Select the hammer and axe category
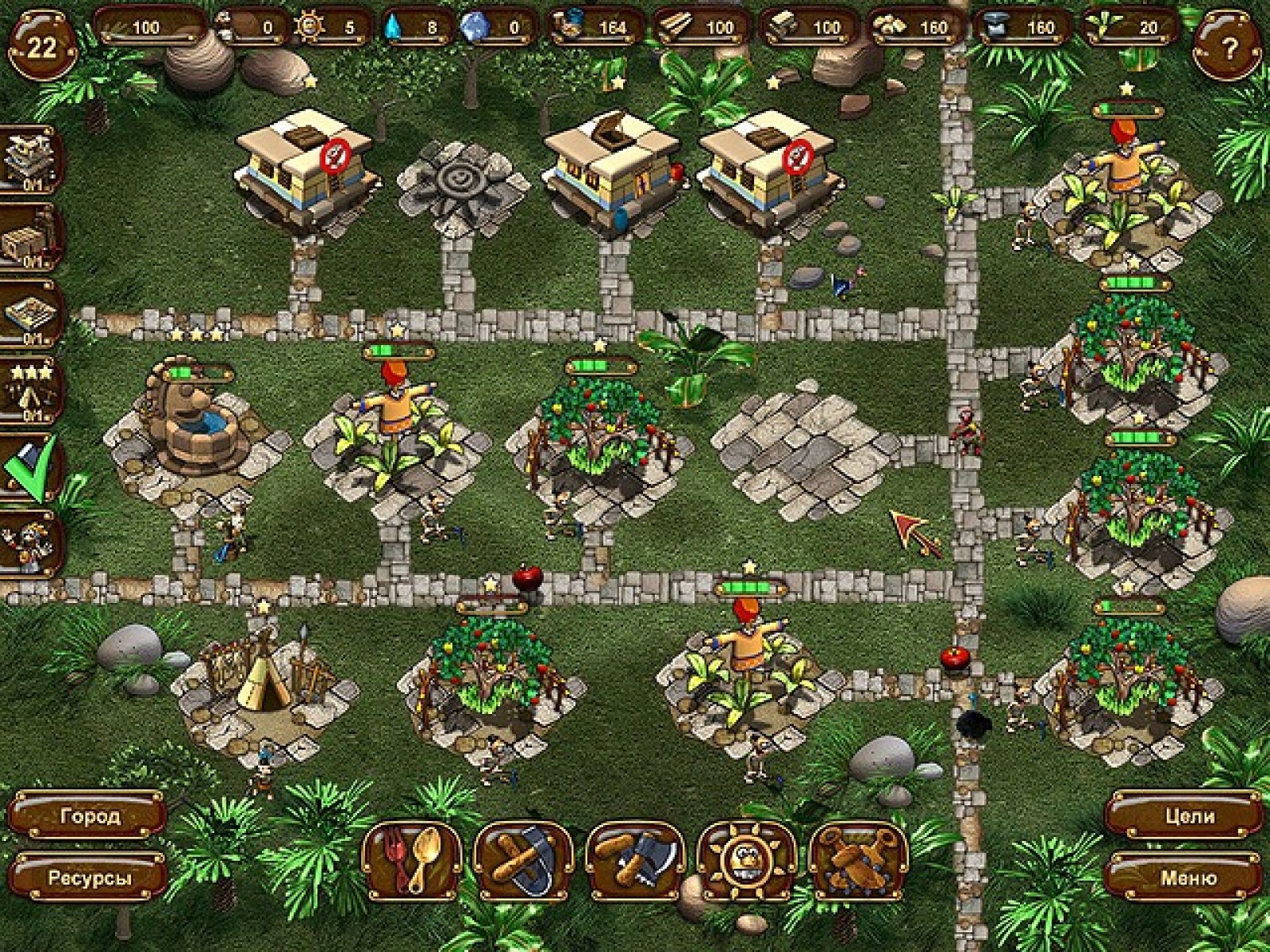 (634, 861)
